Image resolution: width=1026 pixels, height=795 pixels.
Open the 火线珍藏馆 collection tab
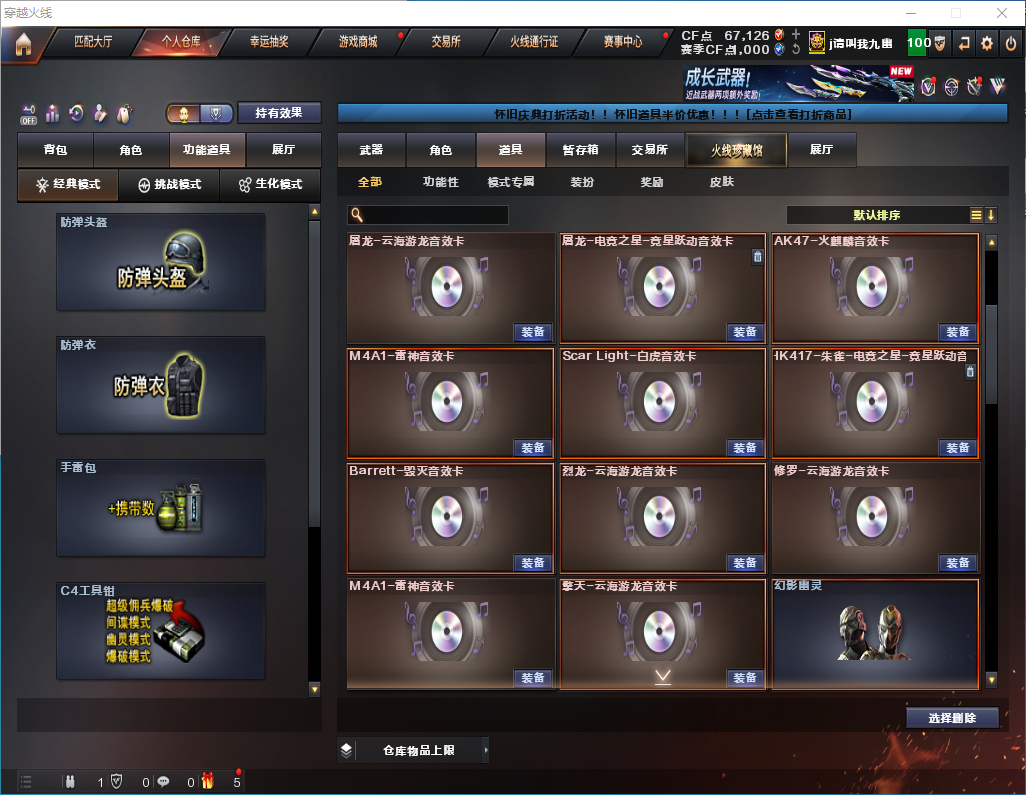point(735,150)
